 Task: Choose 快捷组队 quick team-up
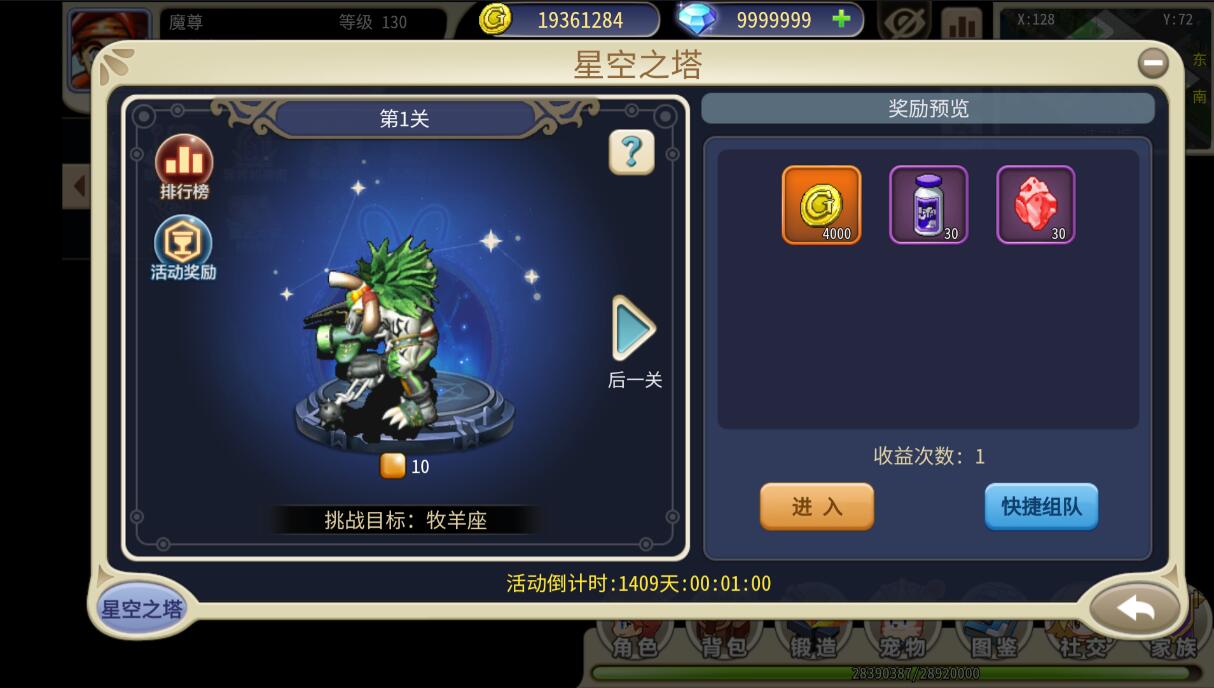(x=1041, y=507)
